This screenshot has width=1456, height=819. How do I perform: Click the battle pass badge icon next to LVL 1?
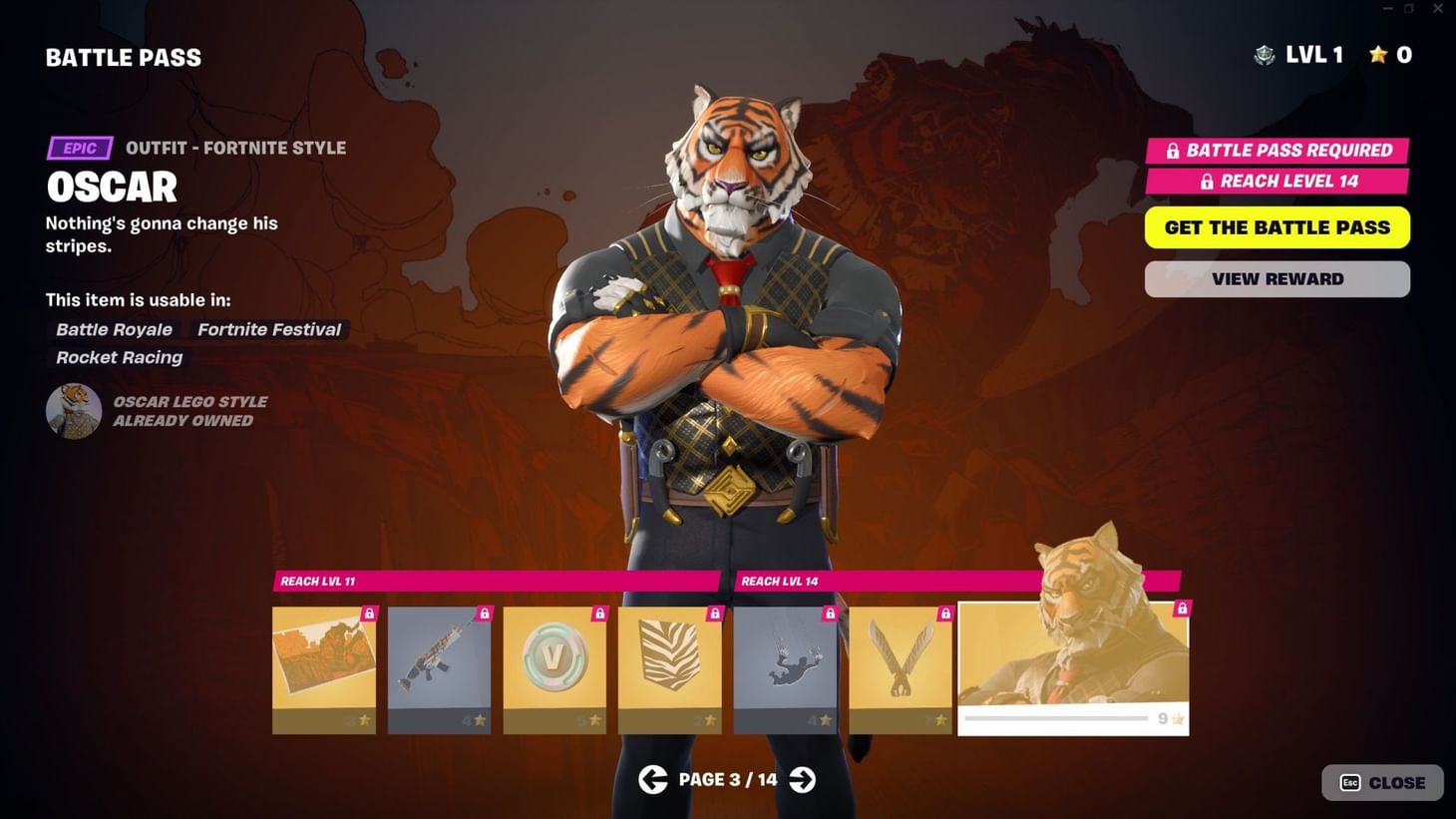[1264, 55]
